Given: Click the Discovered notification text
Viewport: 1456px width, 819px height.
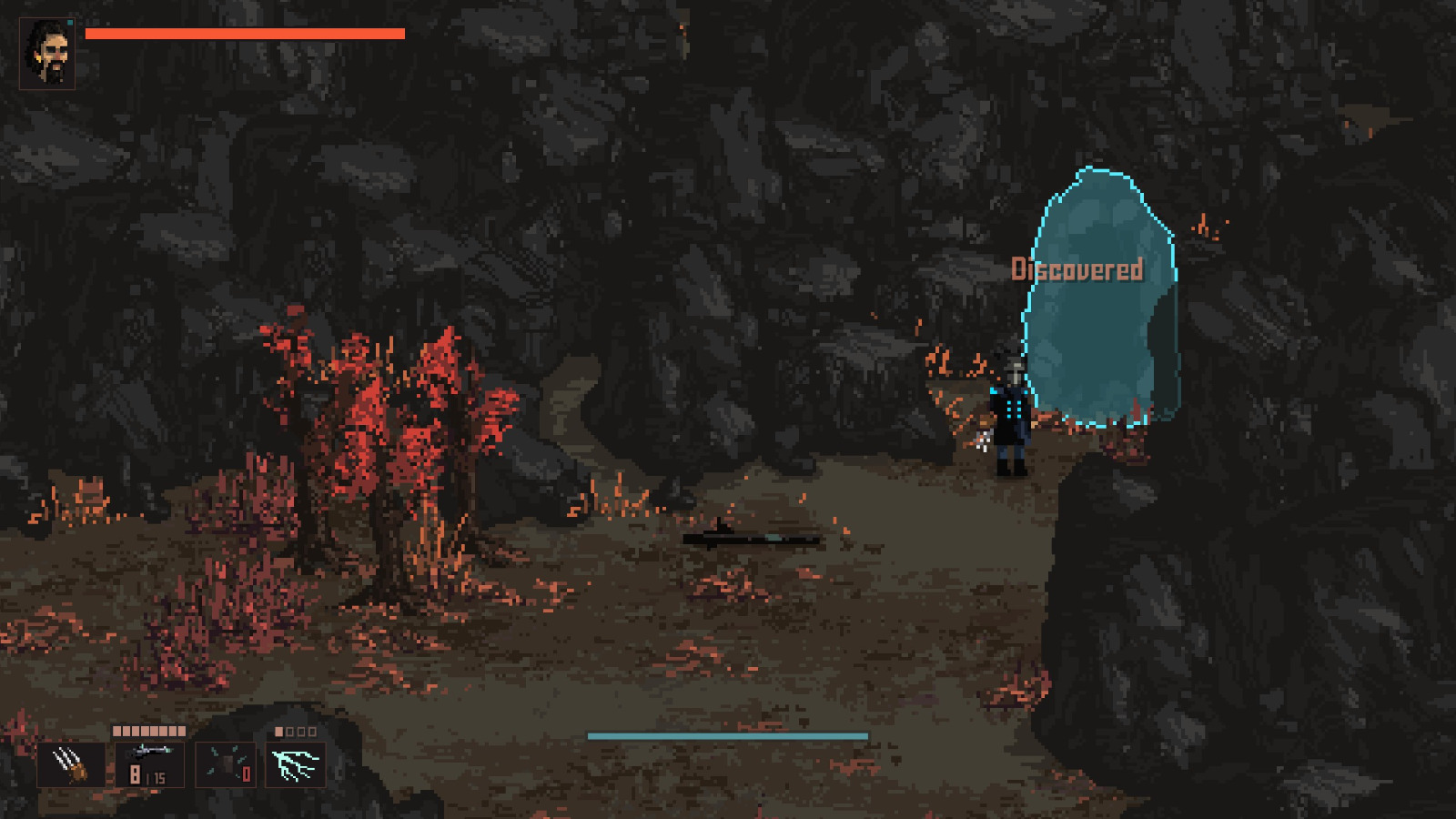Looking at the screenshot, I should pos(1077,269).
